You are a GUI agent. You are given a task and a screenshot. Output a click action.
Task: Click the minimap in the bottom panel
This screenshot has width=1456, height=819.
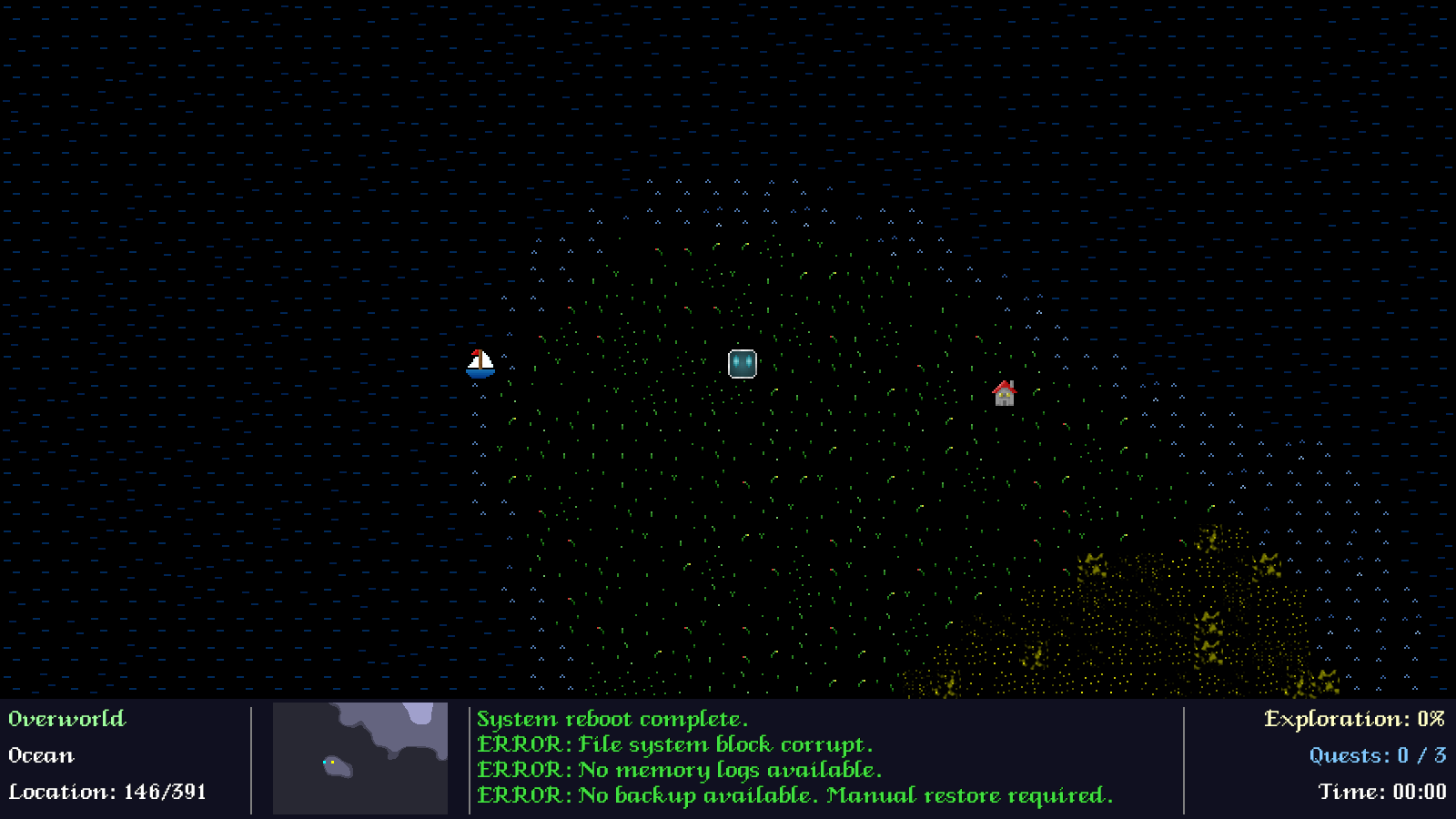coord(360,758)
